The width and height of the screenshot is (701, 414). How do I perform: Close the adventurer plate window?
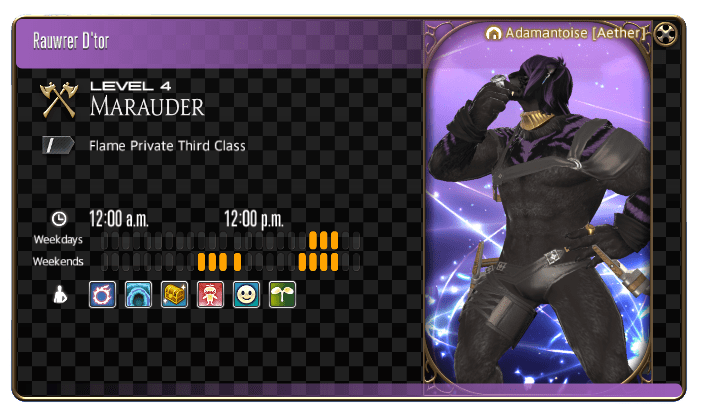click(x=667, y=34)
